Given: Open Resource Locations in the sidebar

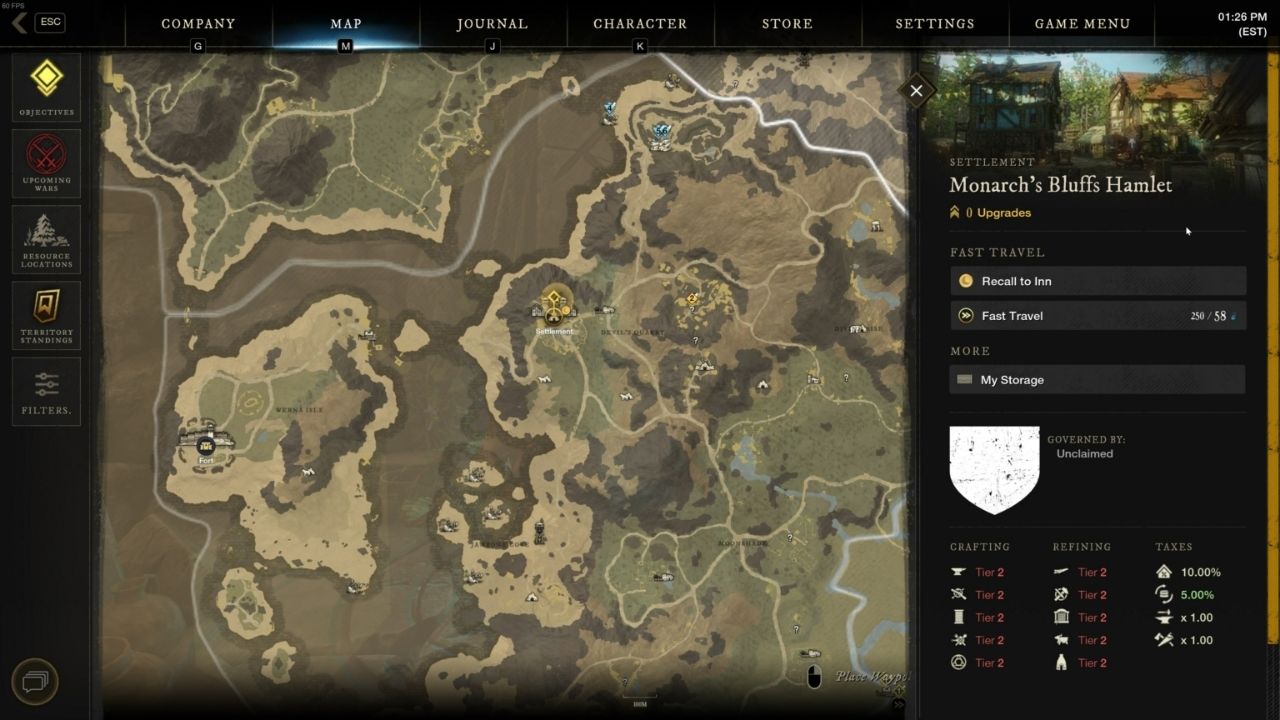Looking at the screenshot, I should pyautogui.click(x=46, y=239).
